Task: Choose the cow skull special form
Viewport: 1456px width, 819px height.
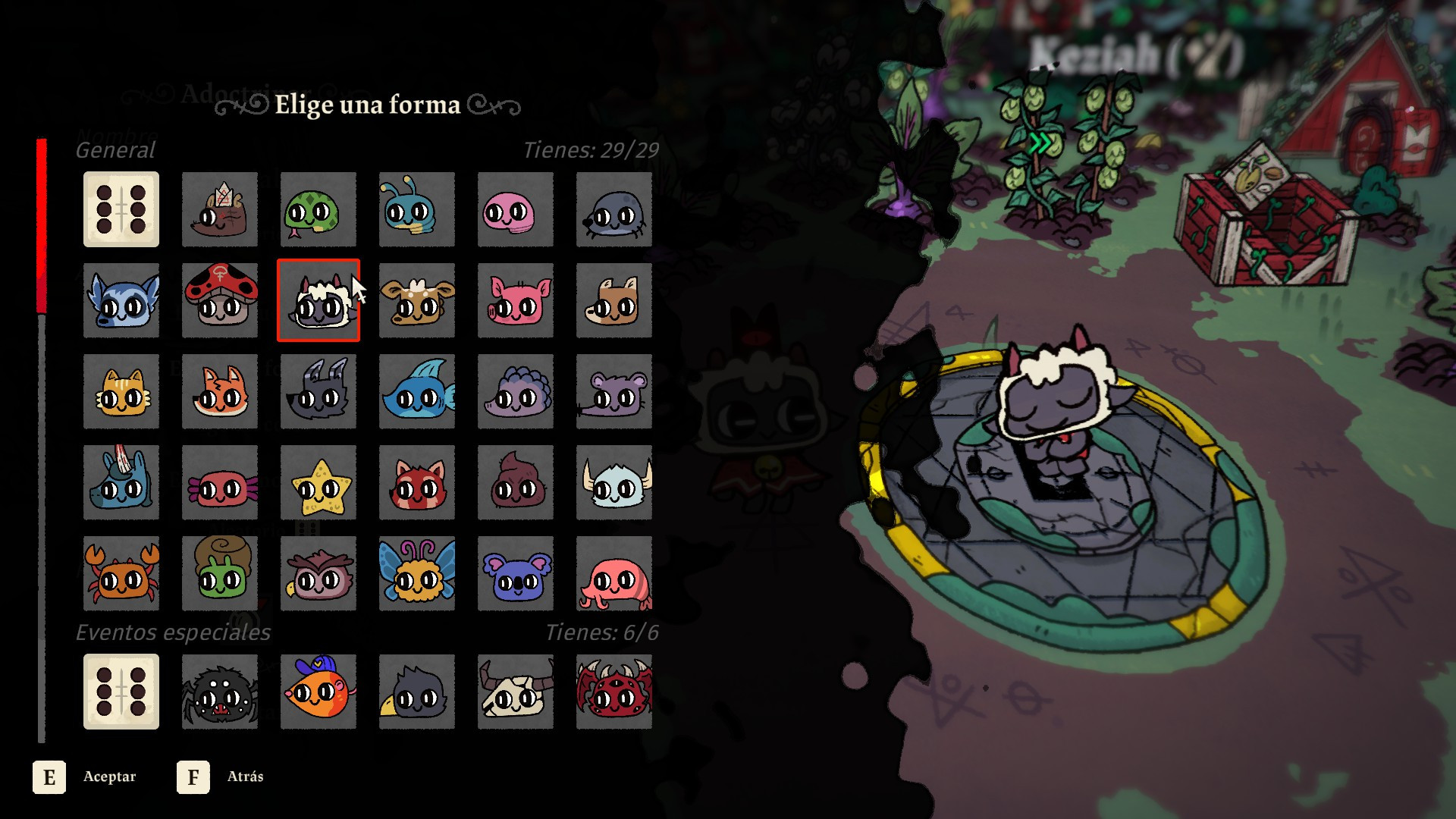Action: pyautogui.click(x=515, y=692)
